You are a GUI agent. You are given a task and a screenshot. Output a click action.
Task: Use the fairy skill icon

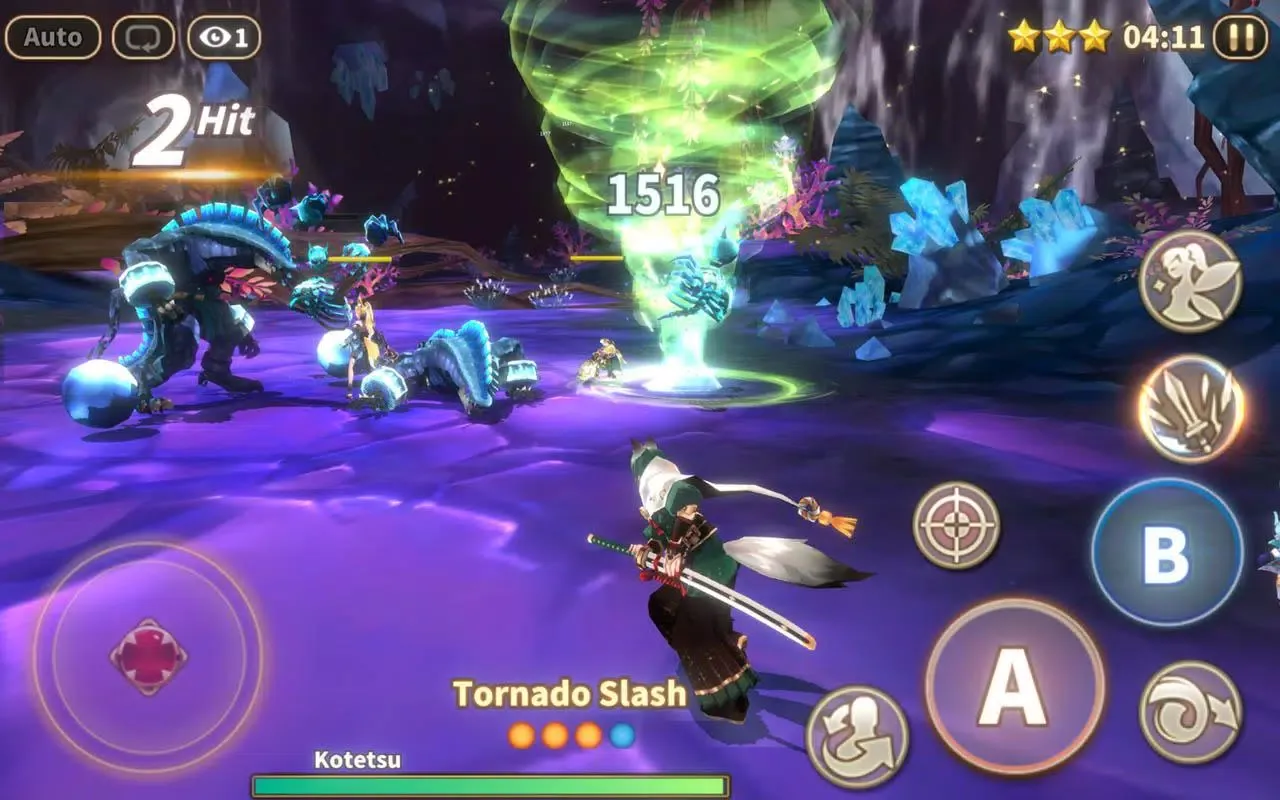pos(1190,281)
